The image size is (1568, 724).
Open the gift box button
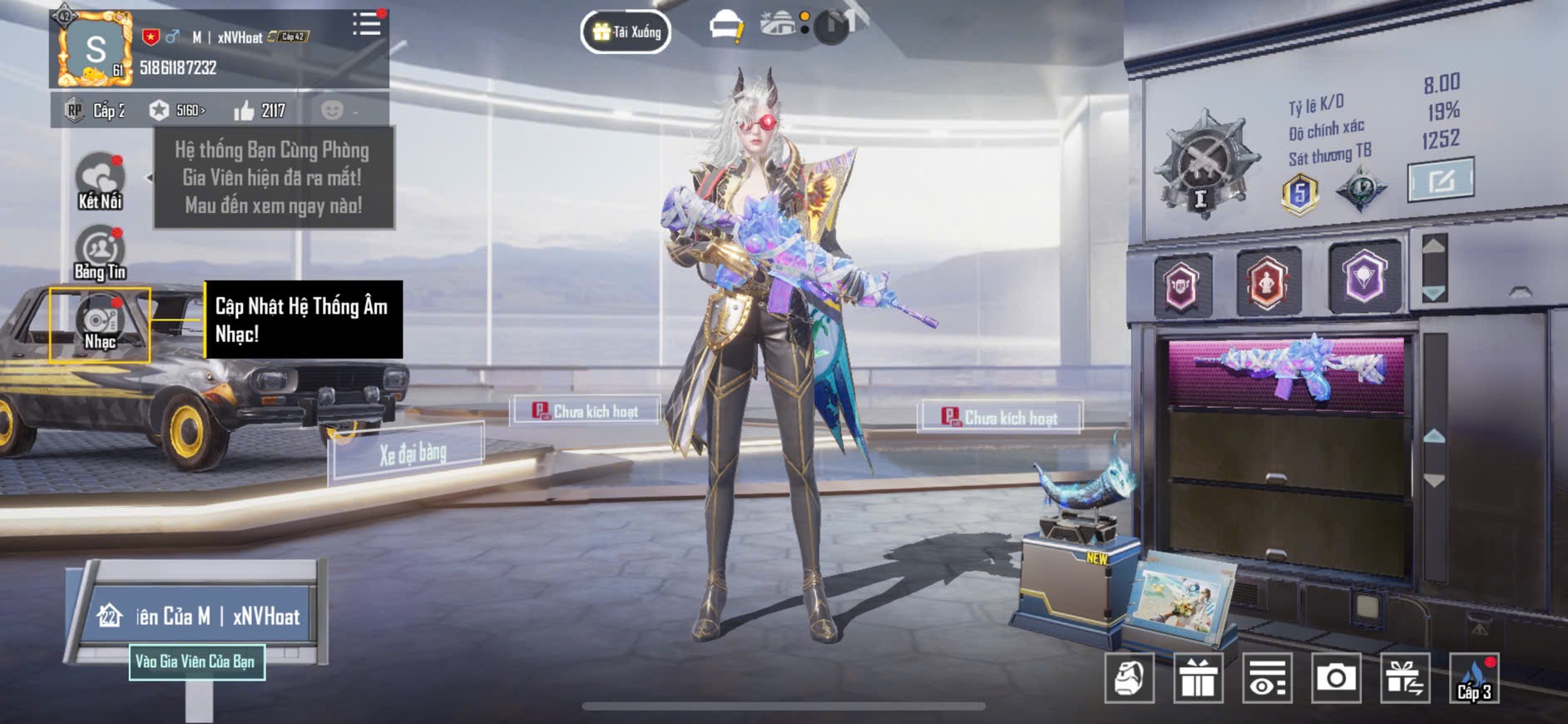pyautogui.click(x=1198, y=678)
